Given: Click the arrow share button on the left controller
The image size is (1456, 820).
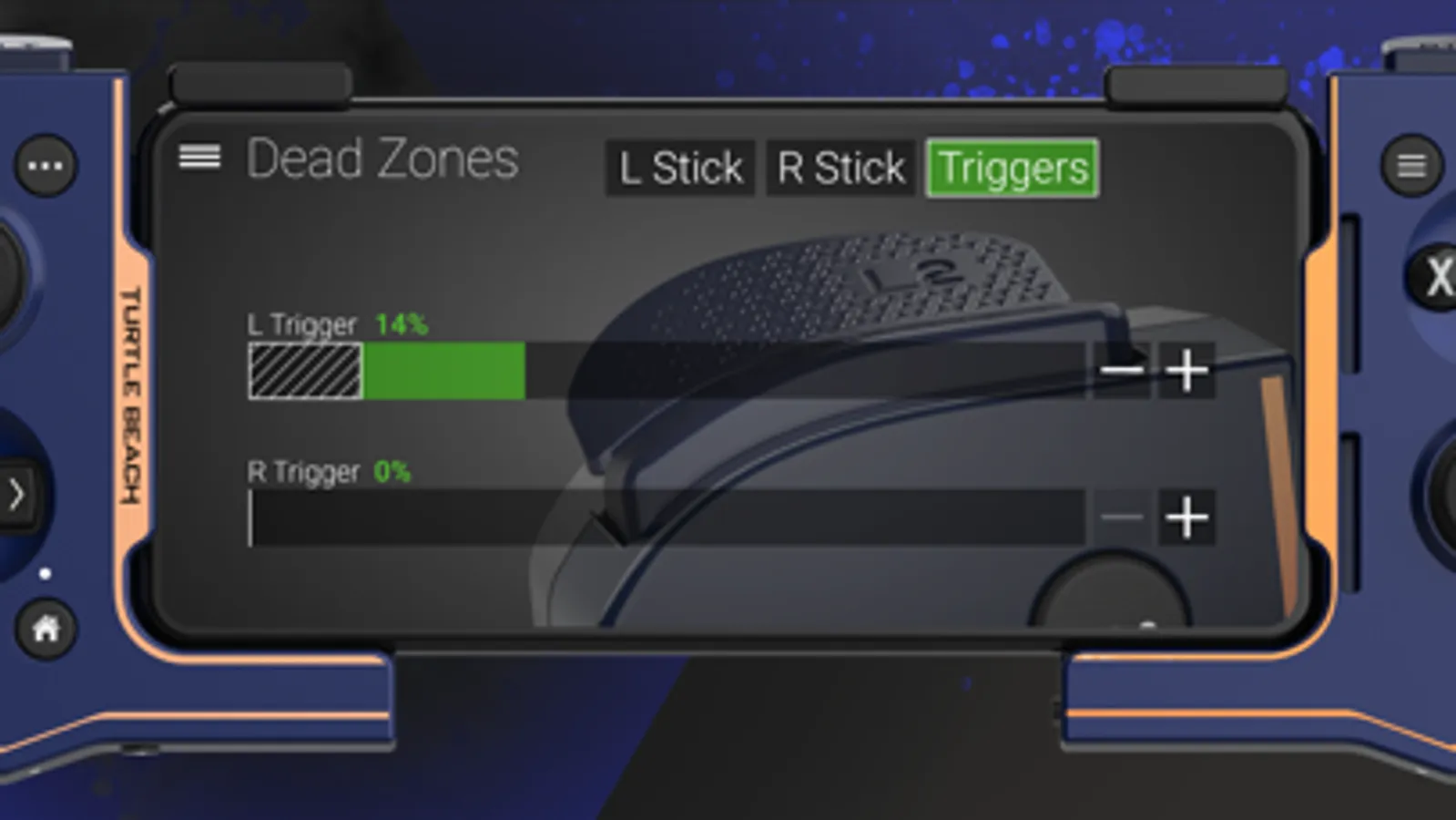Looking at the screenshot, I should pos(15,492).
